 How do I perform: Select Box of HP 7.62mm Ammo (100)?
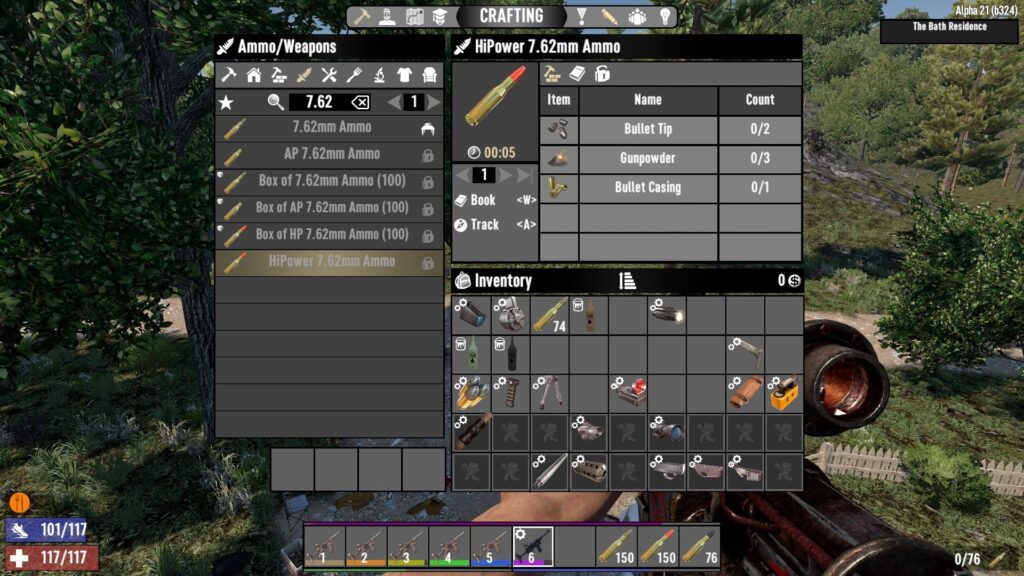[x=331, y=235]
